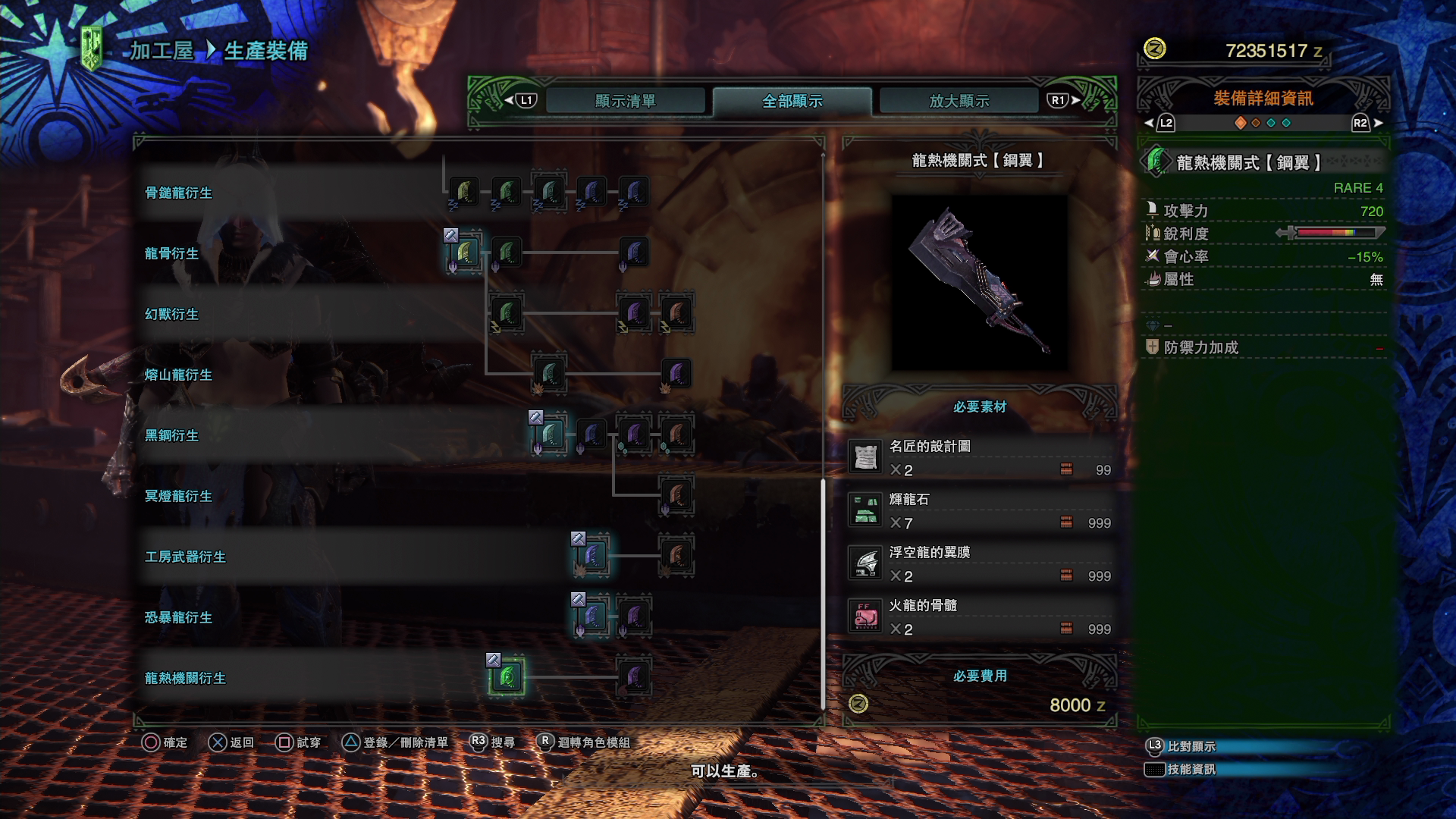Select the 幻獸衍生 branch label

click(x=171, y=315)
